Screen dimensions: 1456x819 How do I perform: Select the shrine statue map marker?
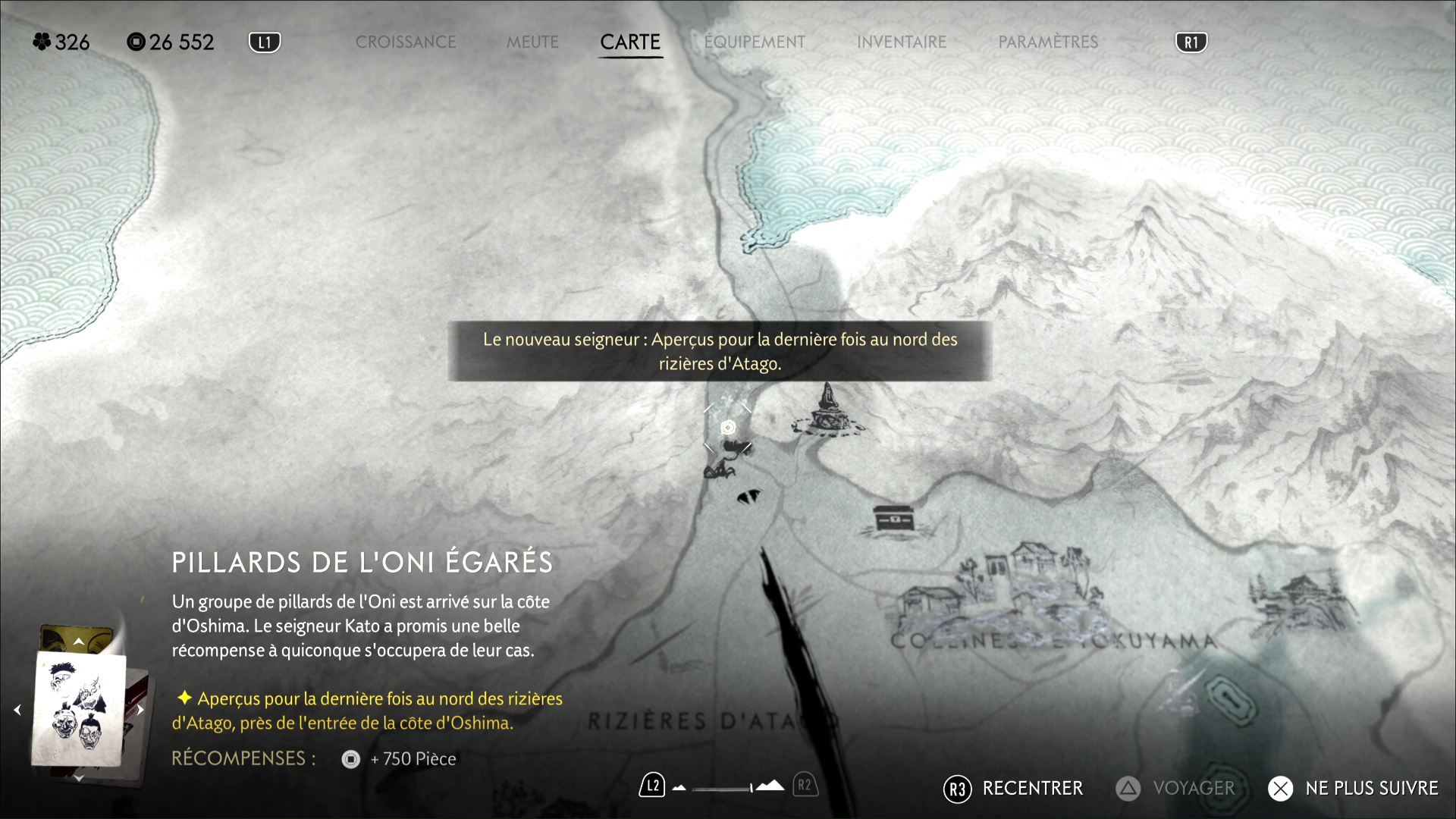[x=827, y=412]
